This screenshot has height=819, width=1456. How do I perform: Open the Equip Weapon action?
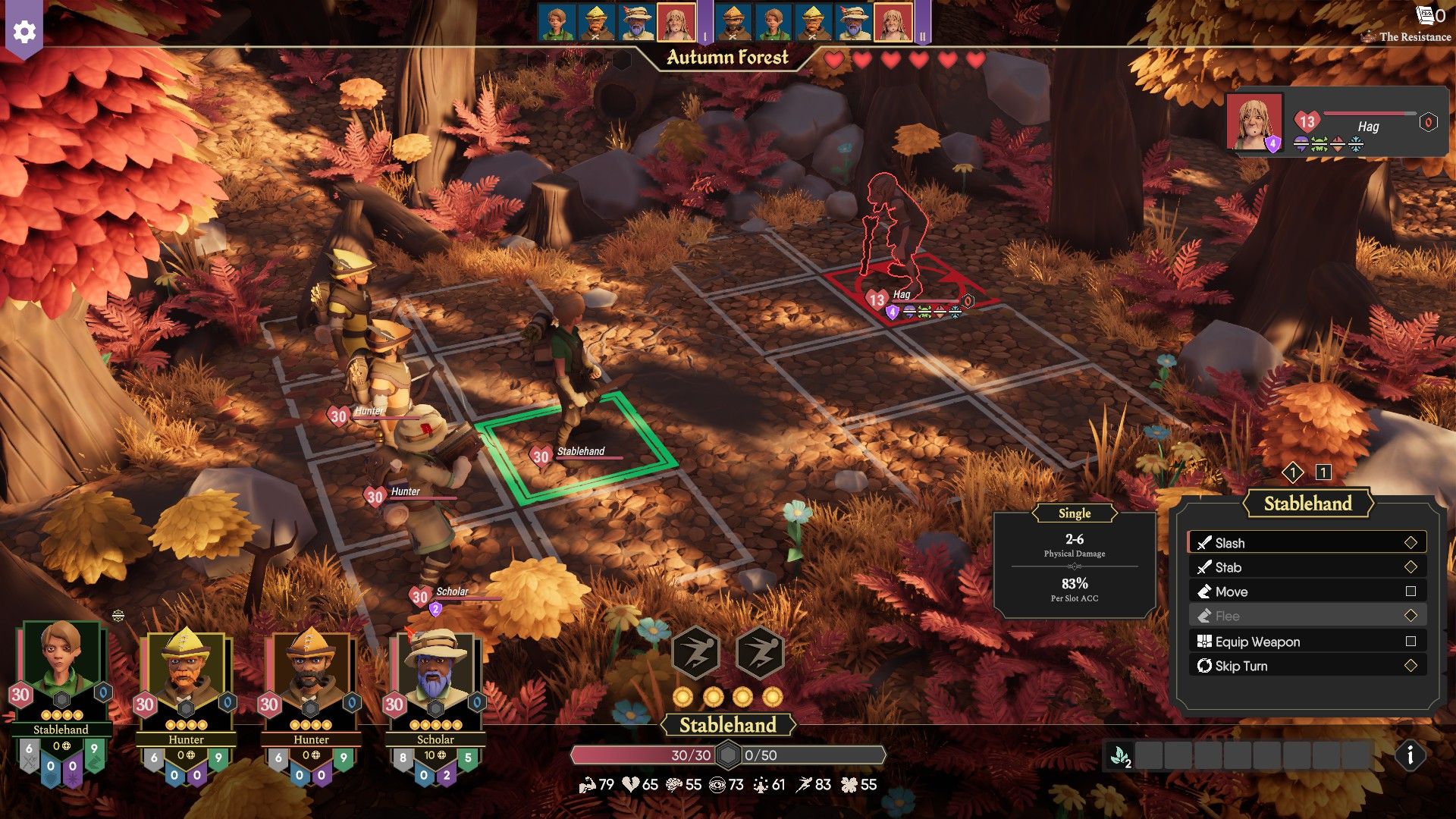[x=1204, y=642]
